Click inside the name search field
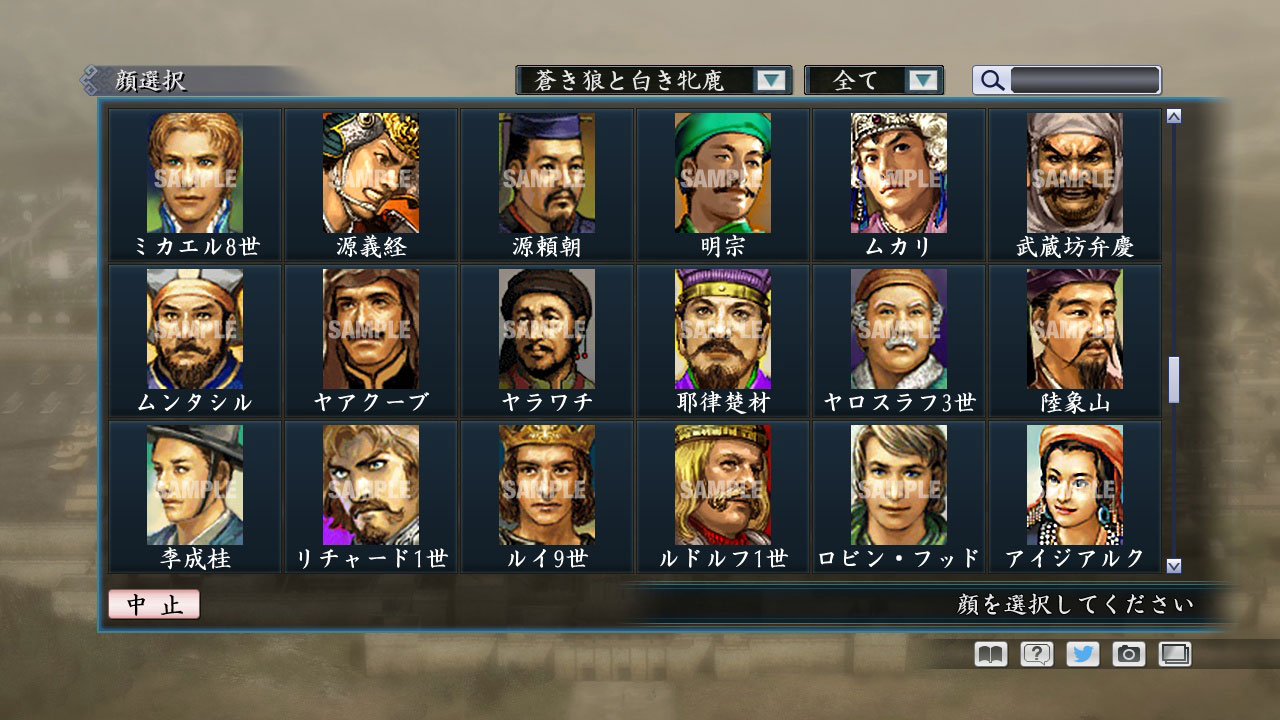1280x720 pixels. coord(1083,79)
